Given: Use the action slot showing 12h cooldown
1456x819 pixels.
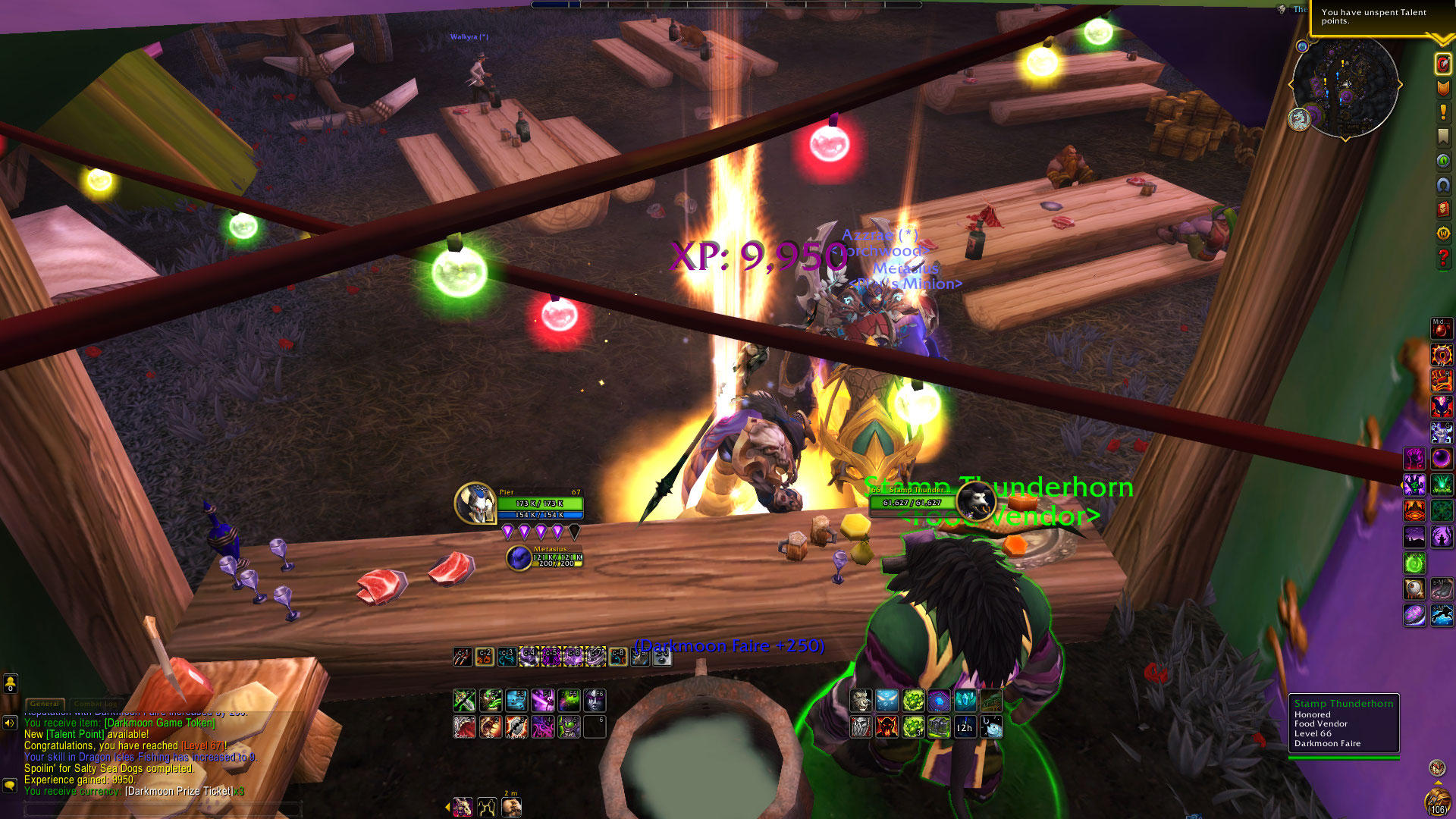Looking at the screenshot, I should click(964, 727).
